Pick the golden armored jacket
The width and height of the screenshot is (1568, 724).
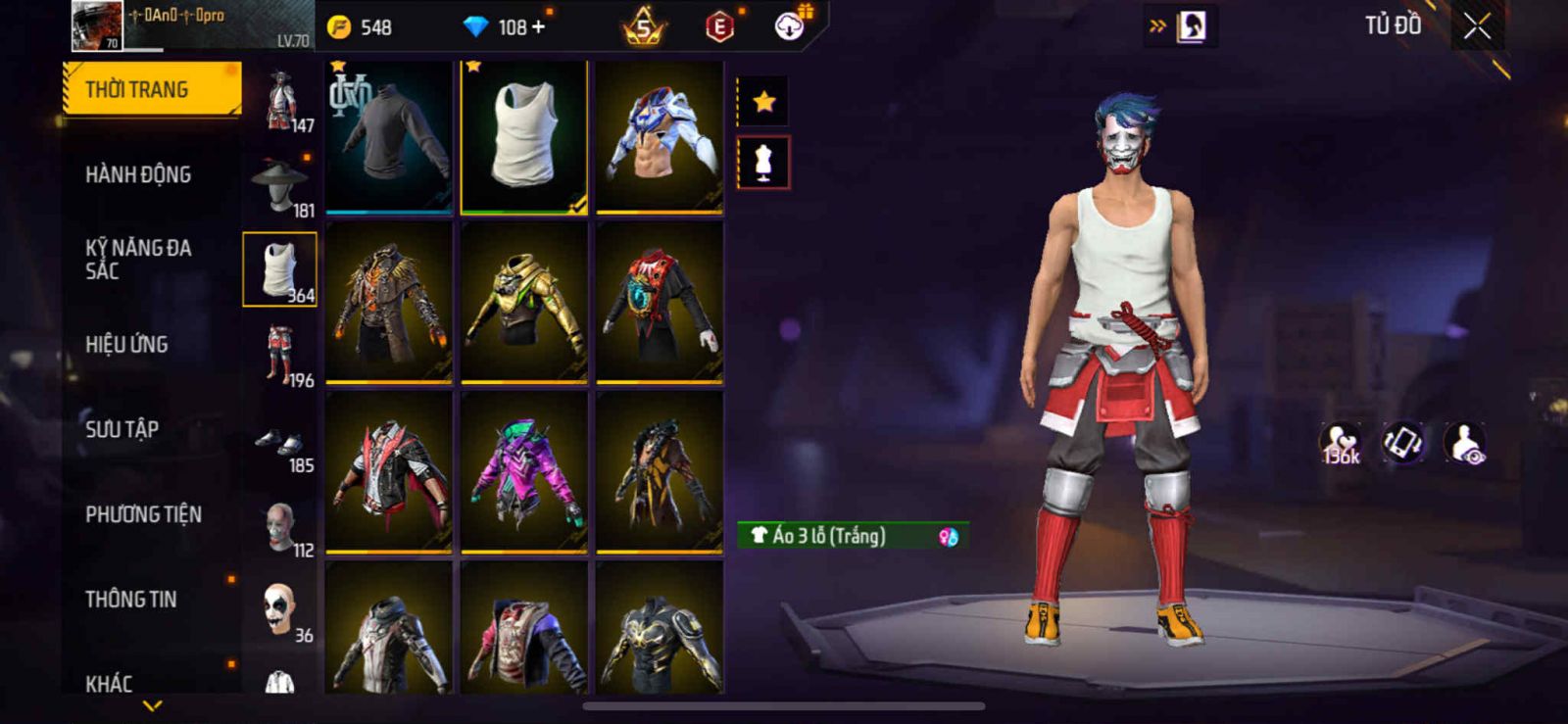pos(524,302)
